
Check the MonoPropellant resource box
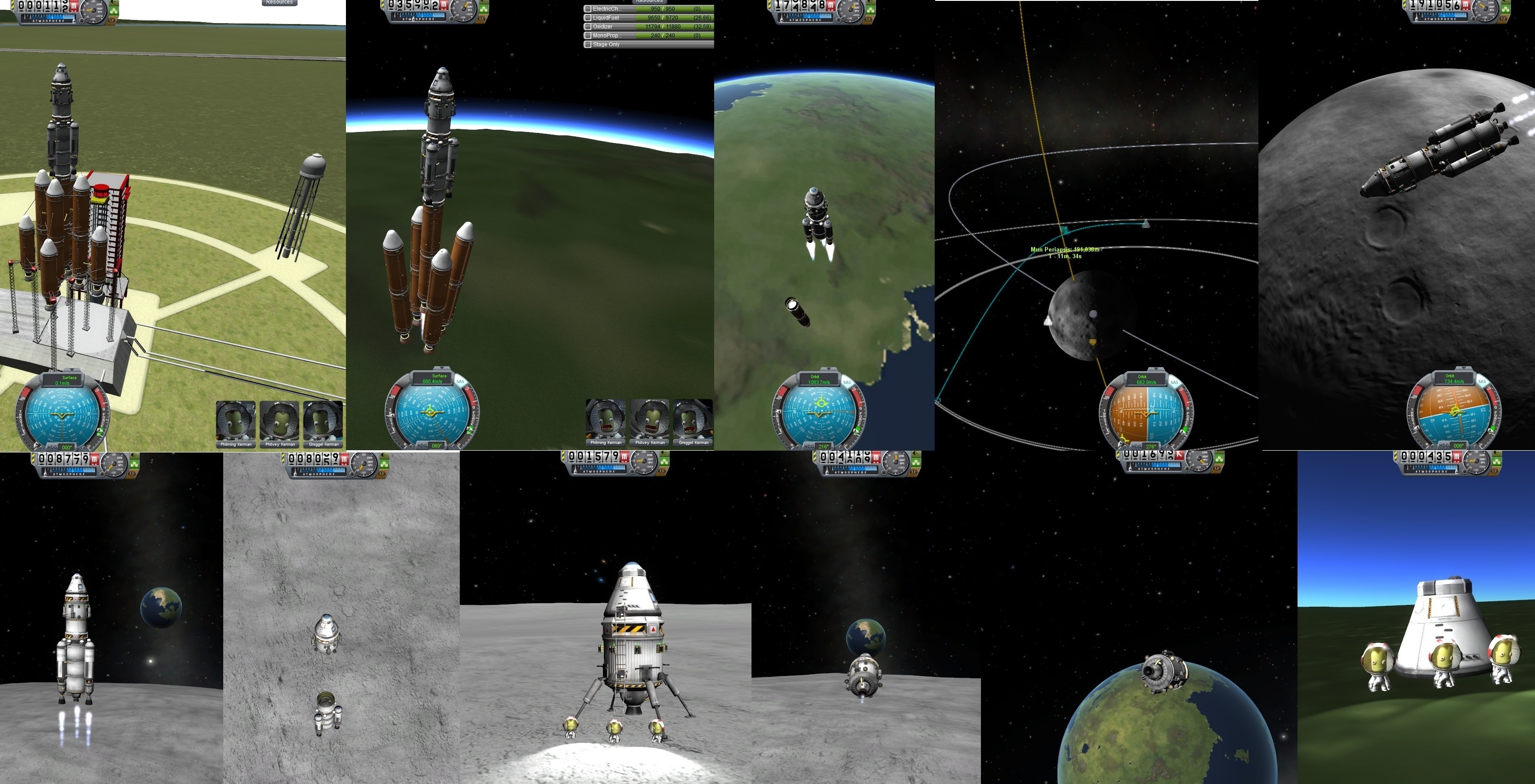pos(588,36)
